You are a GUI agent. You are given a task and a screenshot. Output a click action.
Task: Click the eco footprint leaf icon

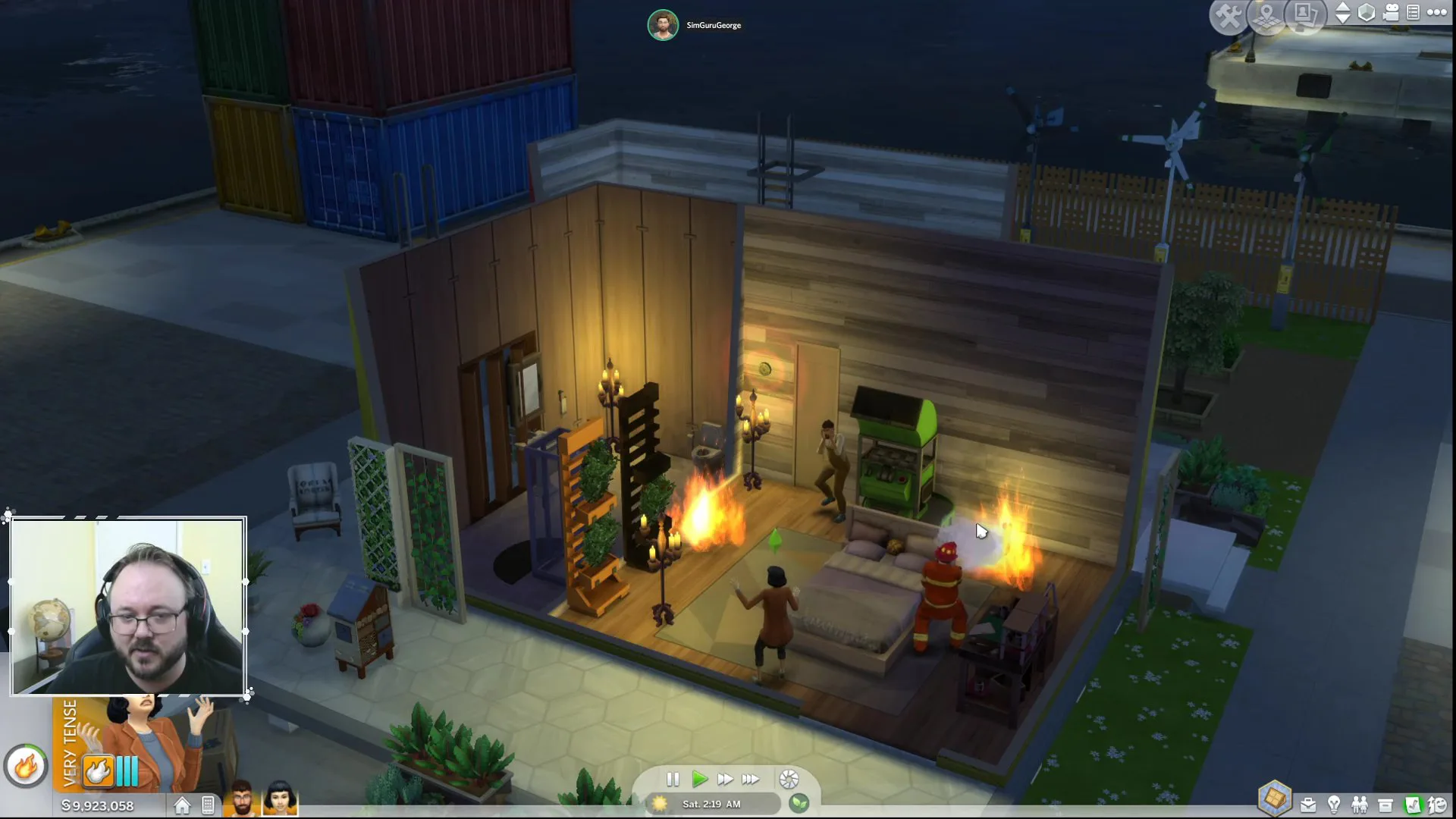point(799,803)
